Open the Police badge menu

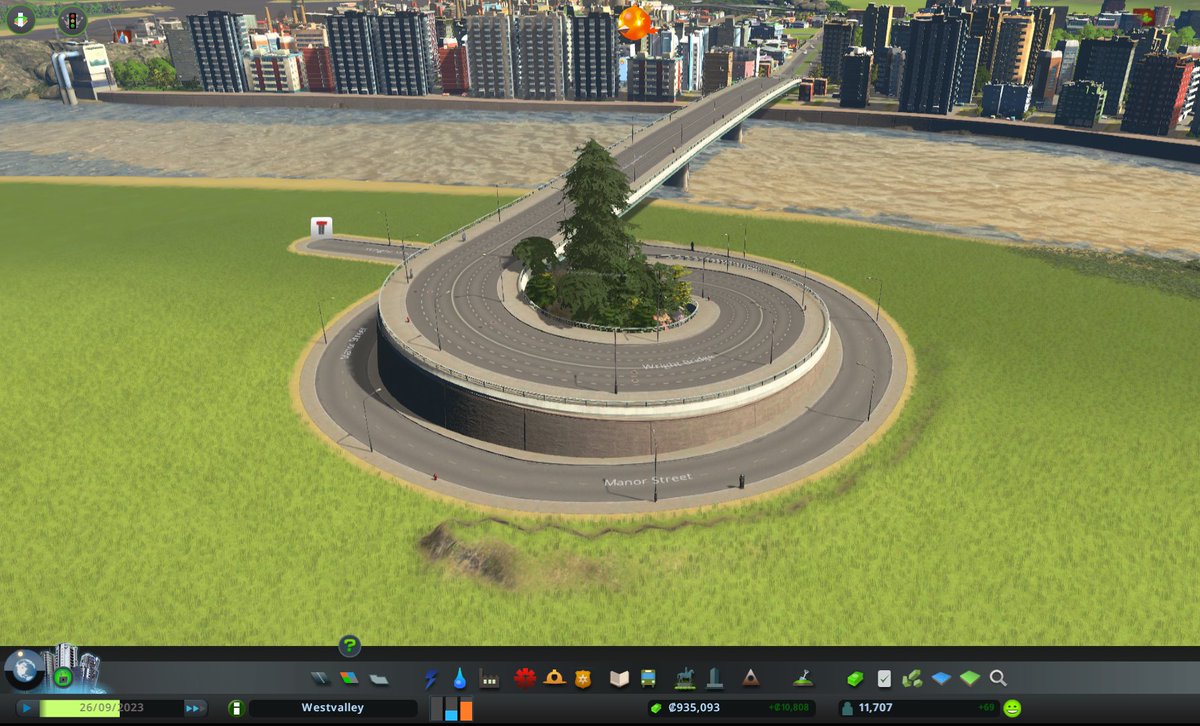pos(583,678)
